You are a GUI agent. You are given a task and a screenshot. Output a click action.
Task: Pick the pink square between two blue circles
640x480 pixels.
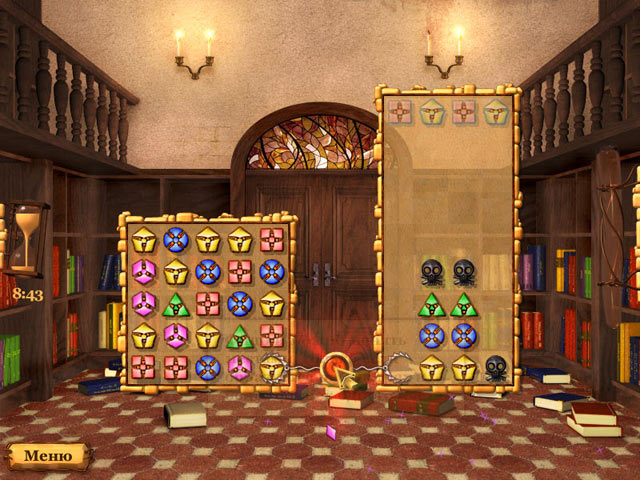[240, 271]
